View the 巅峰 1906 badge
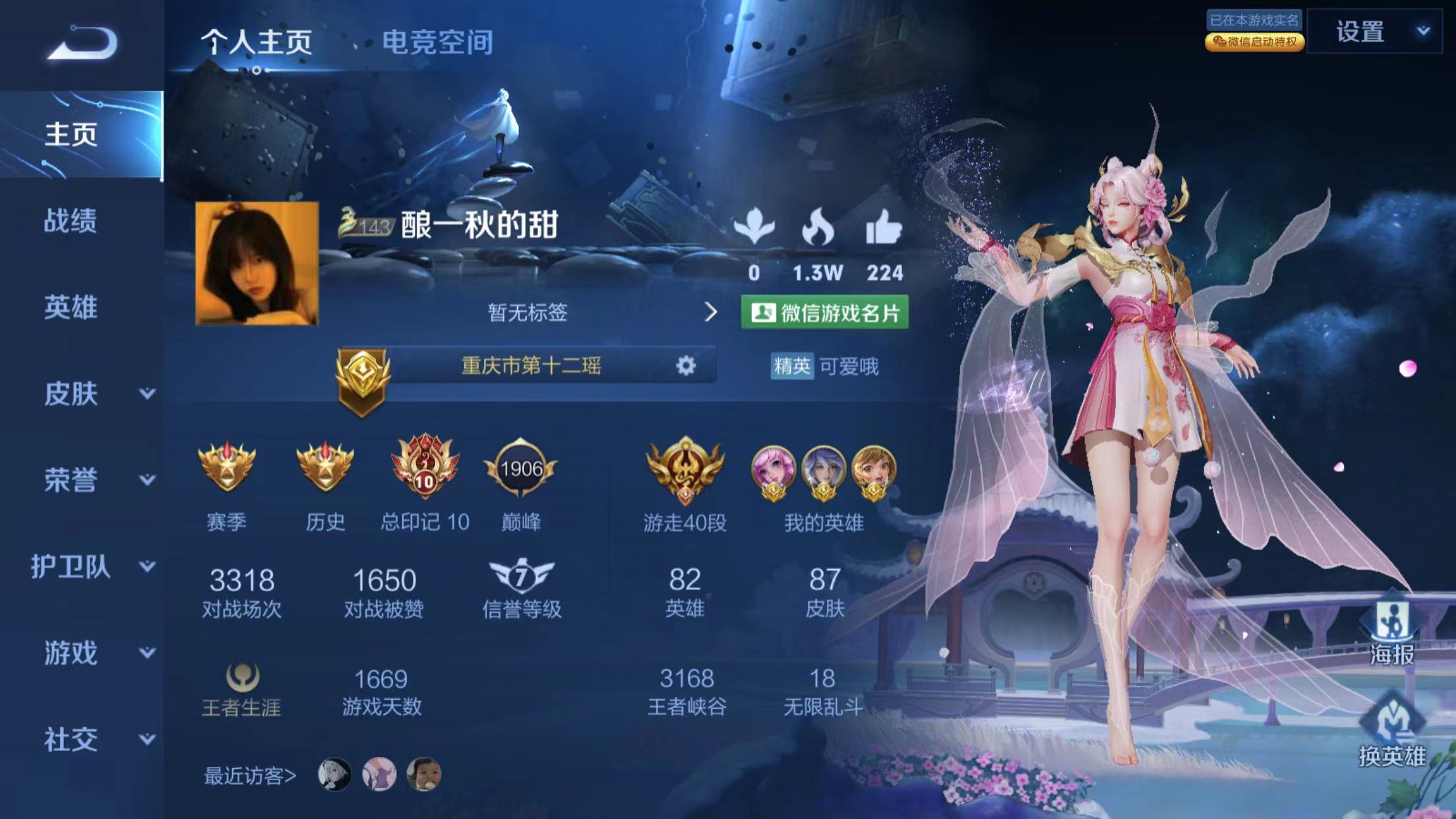 click(x=521, y=470)
